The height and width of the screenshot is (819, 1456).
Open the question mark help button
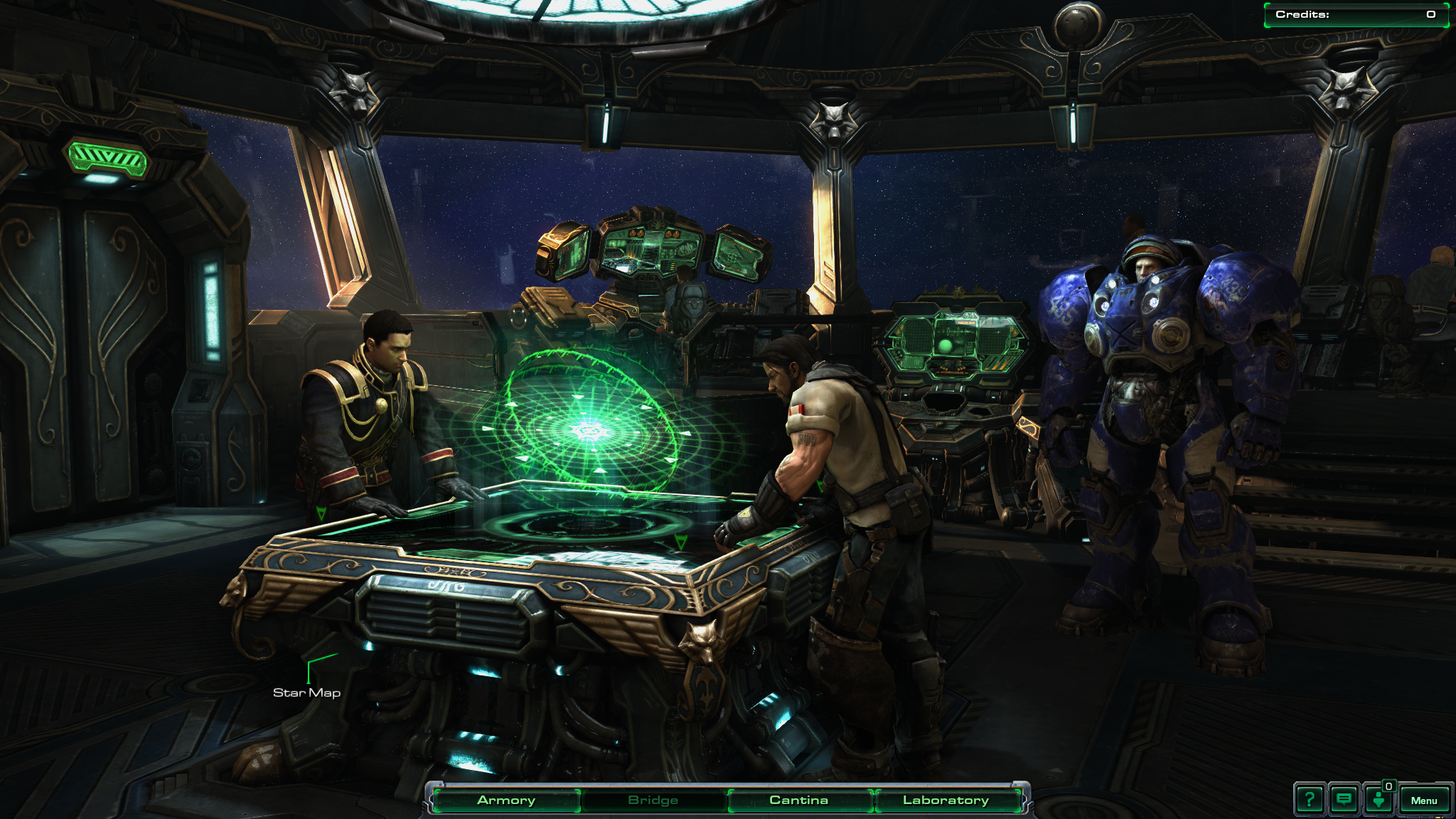click(1309, 800)
